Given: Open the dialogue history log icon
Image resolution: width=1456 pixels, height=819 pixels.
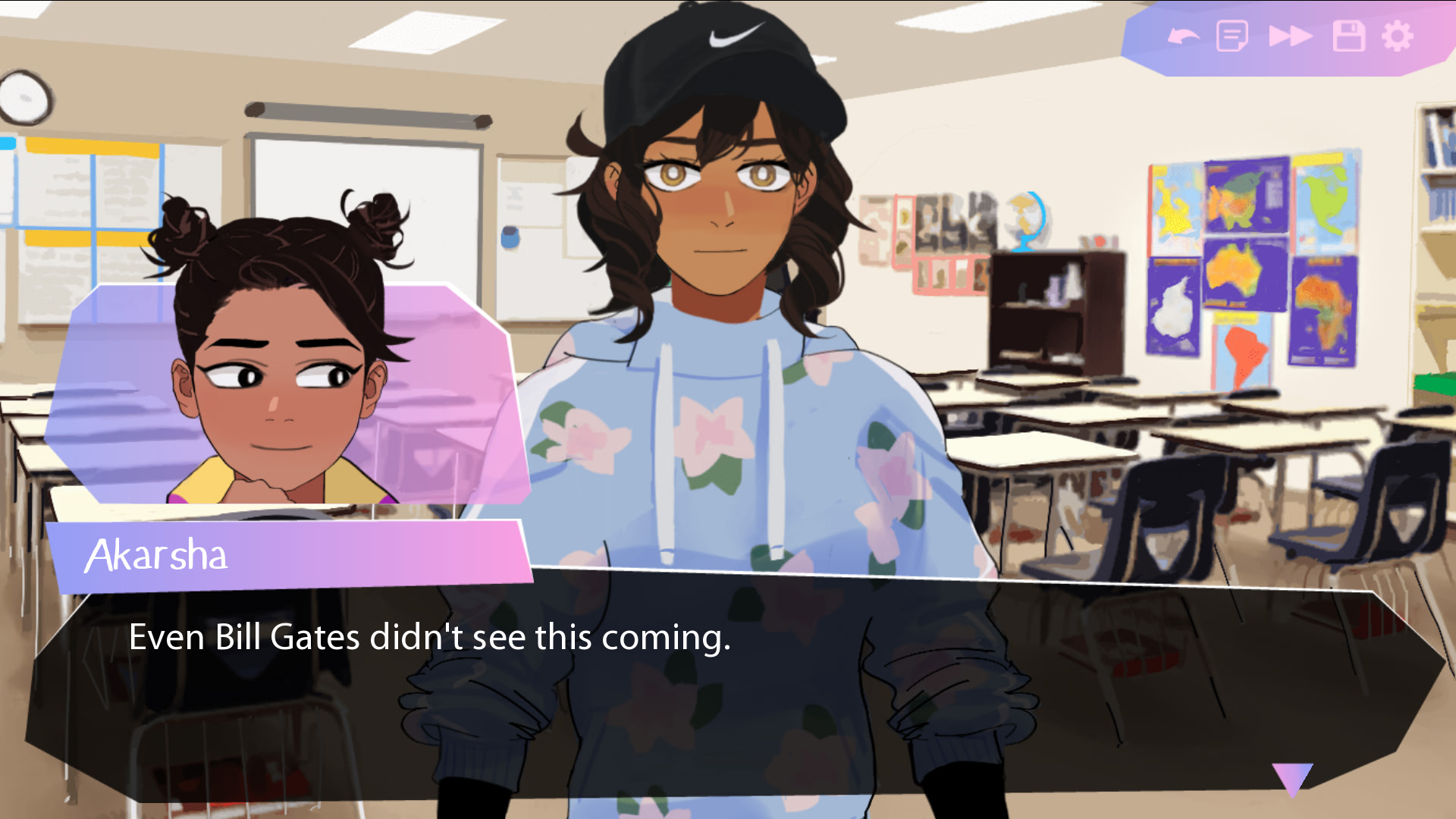Looking at the screenshot, I should point(1232,34).
